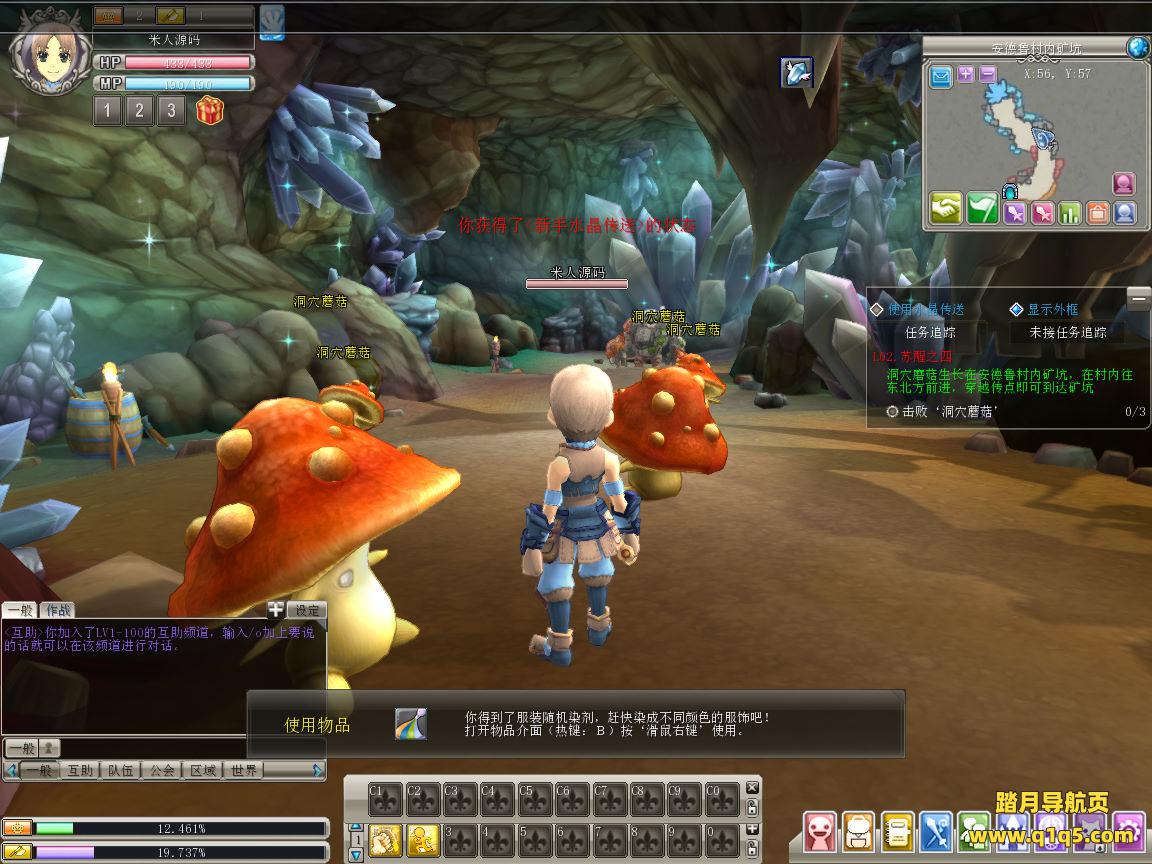Select the 公会 chat channel
The image size is (1152, 864).
[162, 770]
